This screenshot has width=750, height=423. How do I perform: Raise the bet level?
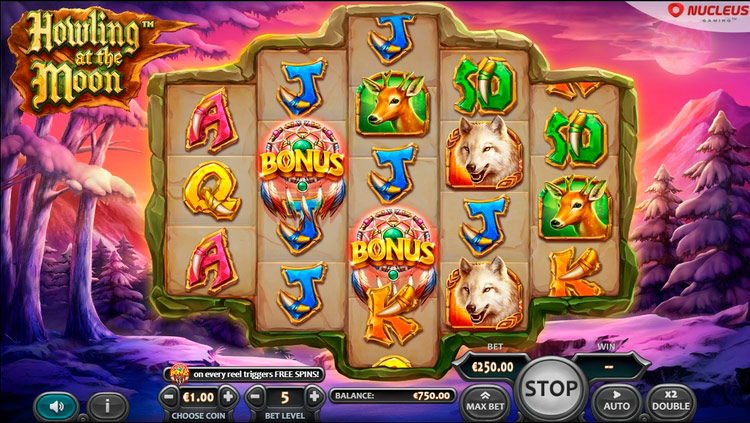click(314, 396)
